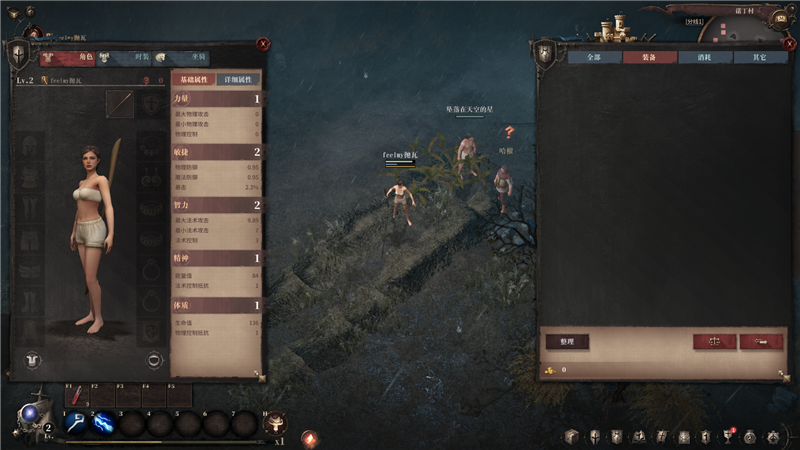Click the glowing orange gem icon
800x450 pixels.
pyautogui.click(x=309, y=438)
